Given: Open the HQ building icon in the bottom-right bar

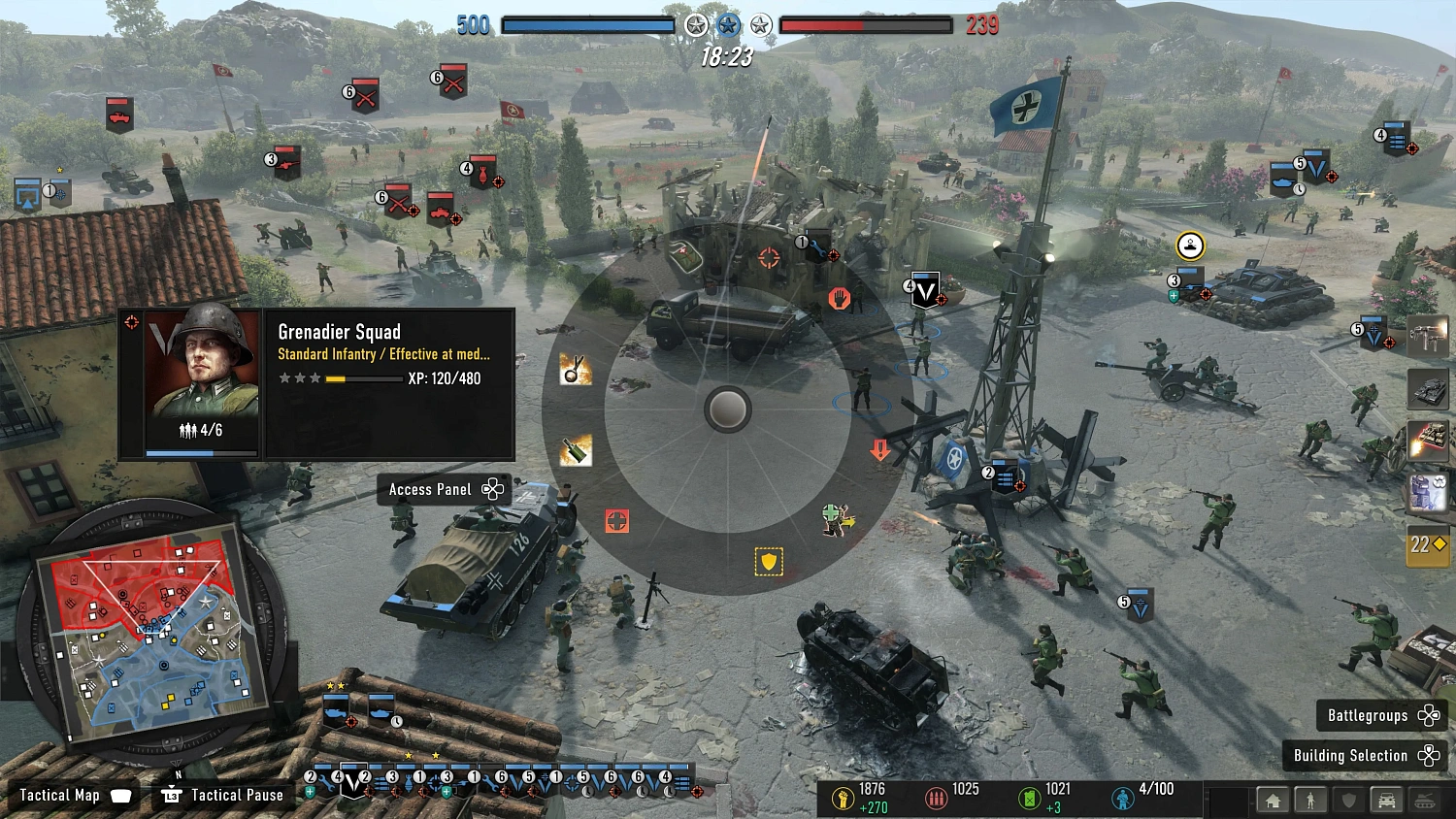Looking at the screenshot, I should [x=1273, y=800].
